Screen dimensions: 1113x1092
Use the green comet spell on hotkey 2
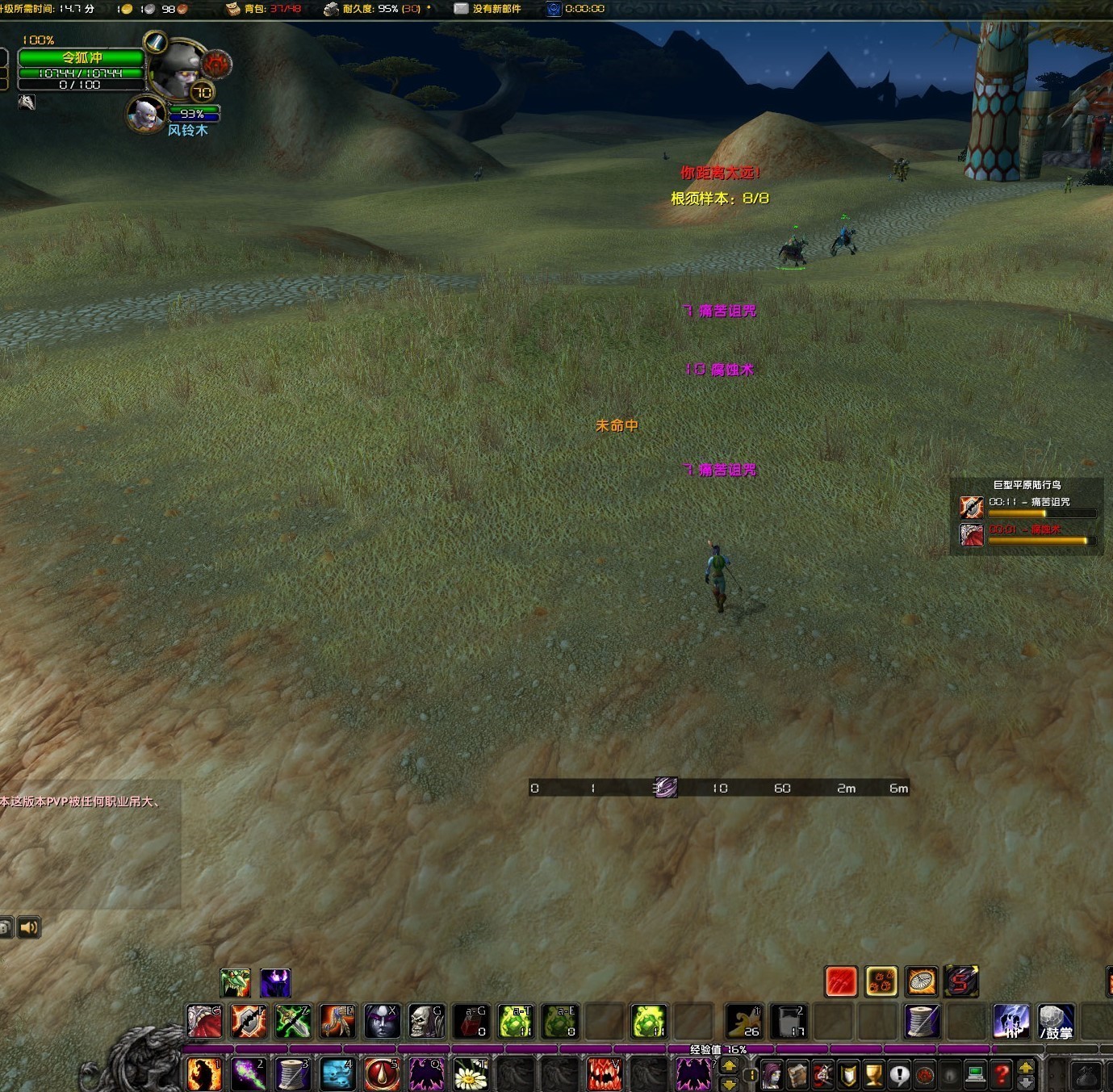tap(249, 1074)
